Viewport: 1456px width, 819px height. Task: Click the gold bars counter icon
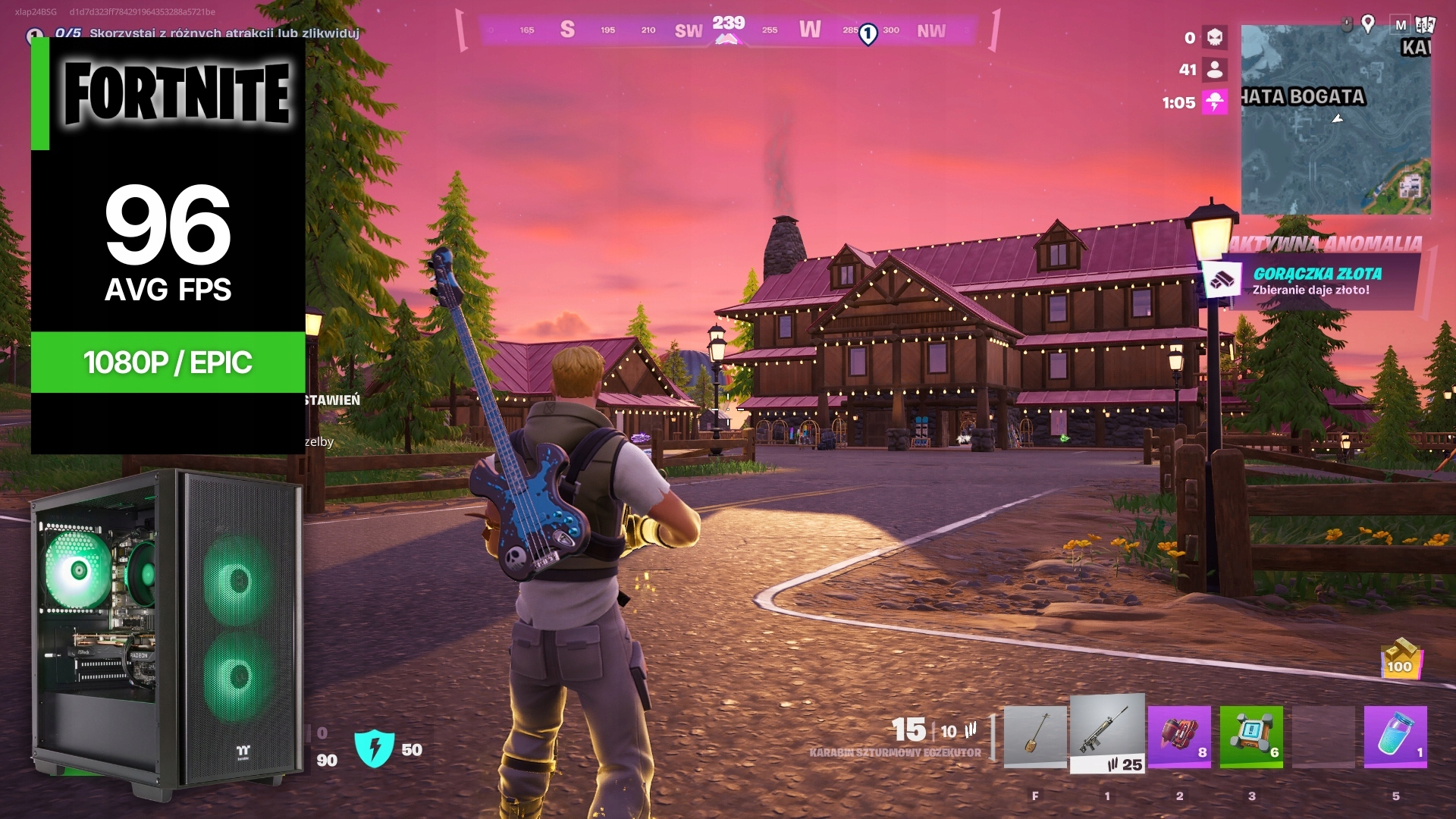click(x=1400, y=657)
